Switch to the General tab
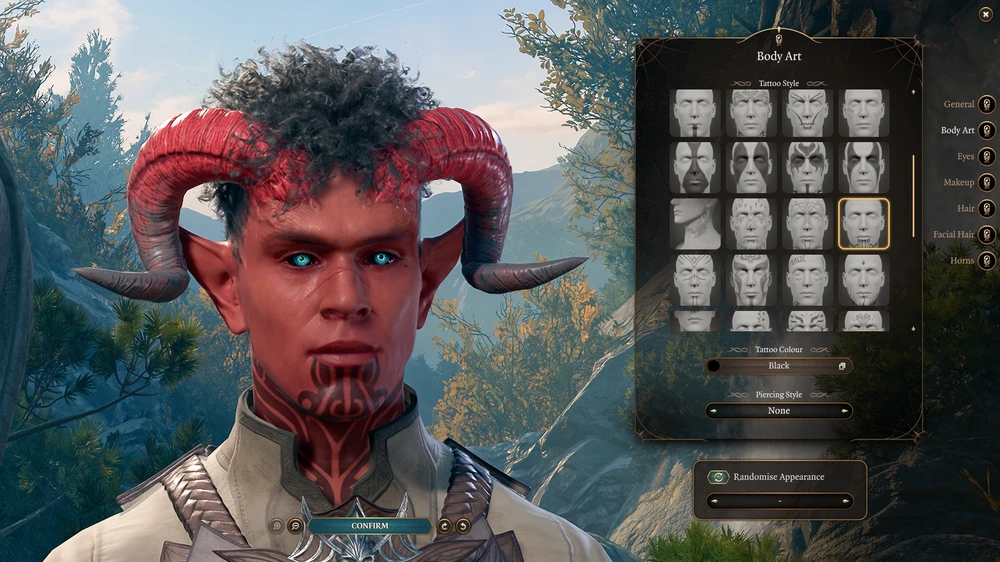 pyautogui.click(x=987, y=104)
